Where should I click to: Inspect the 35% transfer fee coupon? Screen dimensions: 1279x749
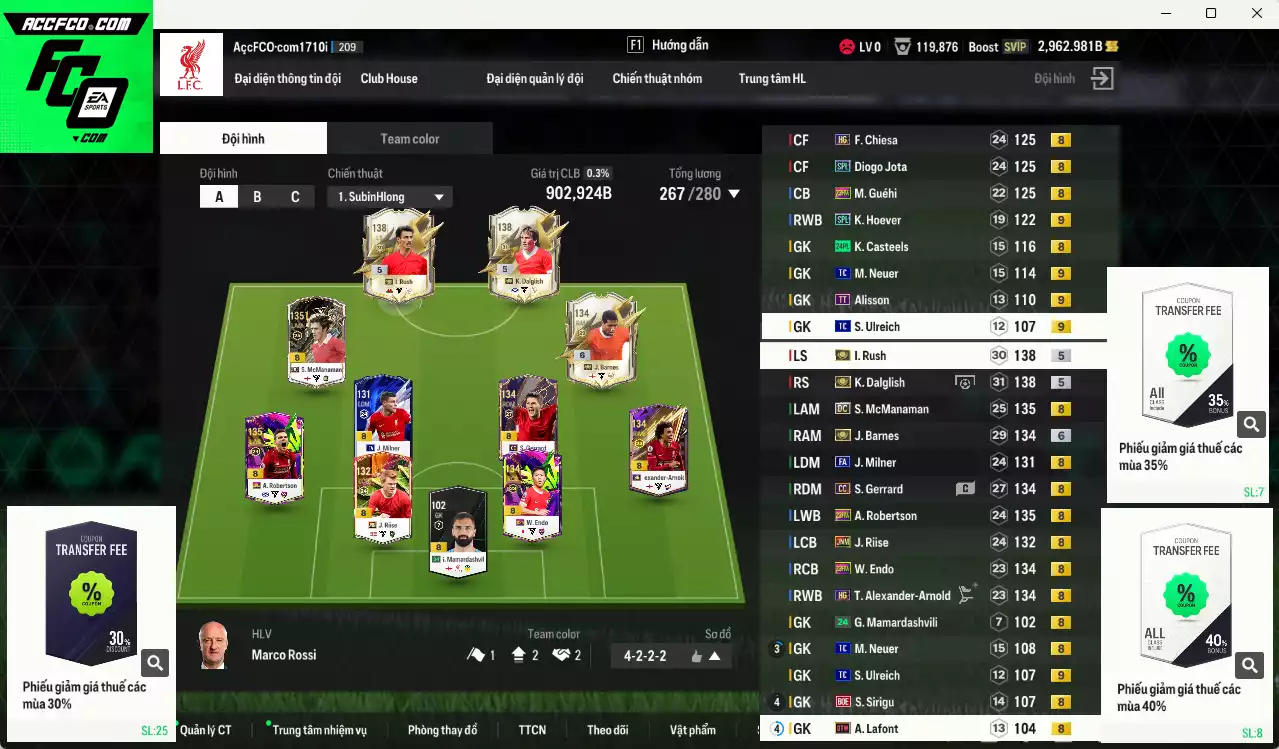[x=1250, y=424]
